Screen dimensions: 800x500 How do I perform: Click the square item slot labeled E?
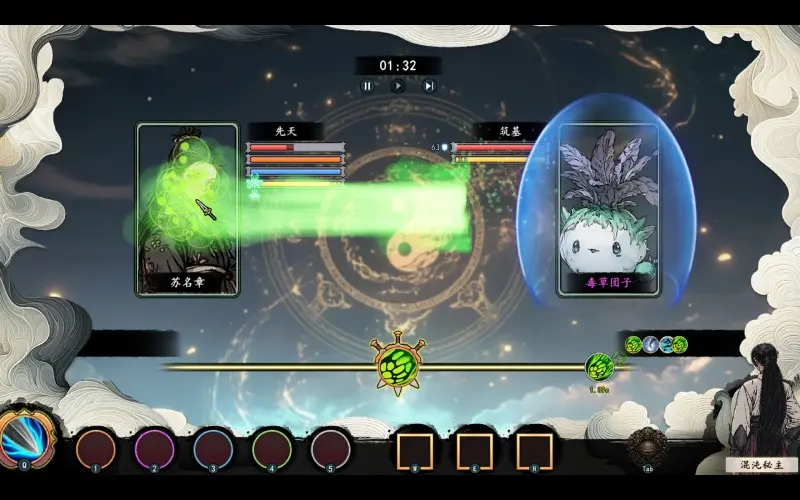point(474,450)
